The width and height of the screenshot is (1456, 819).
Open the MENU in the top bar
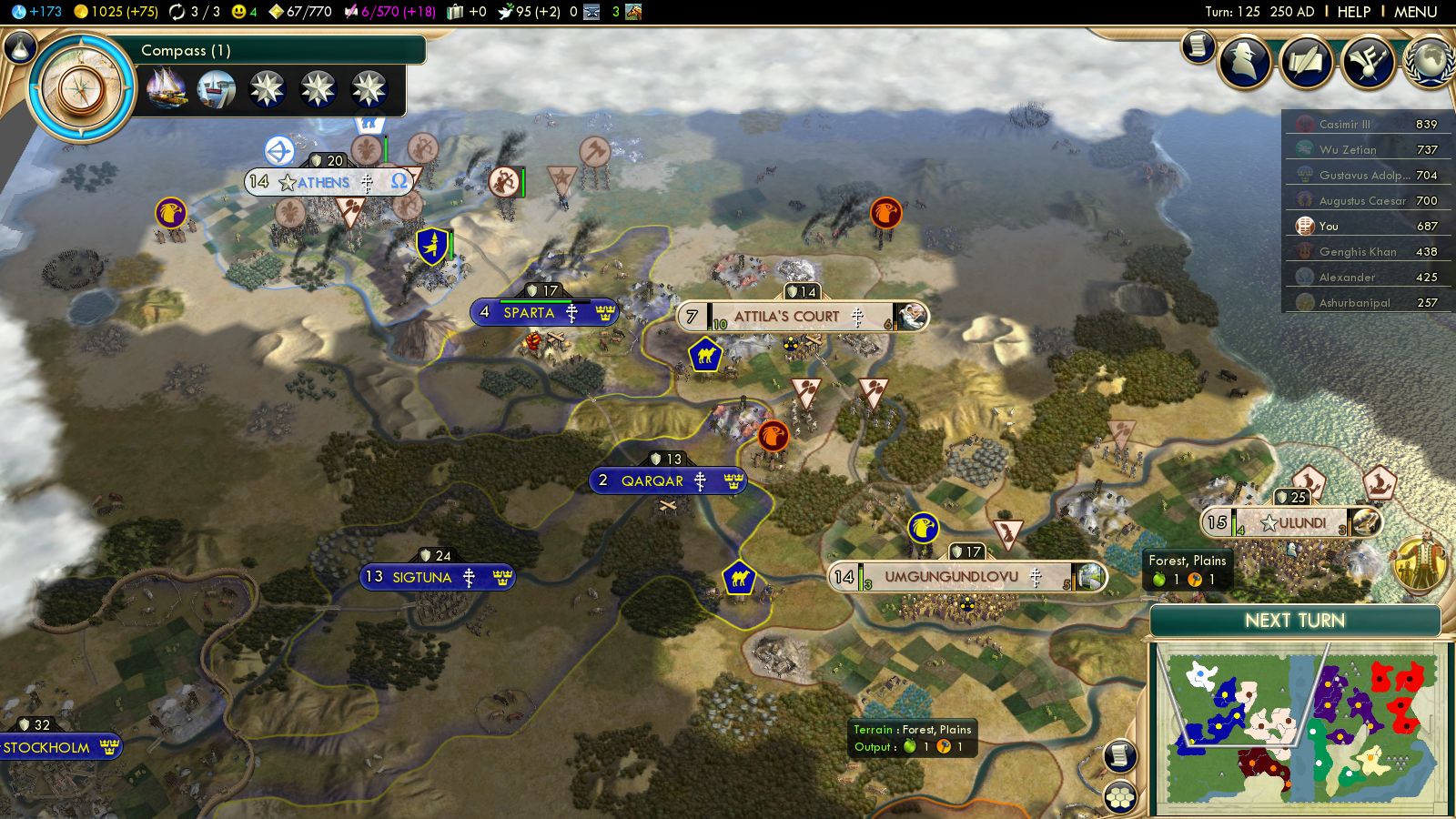pos(1415,12)
